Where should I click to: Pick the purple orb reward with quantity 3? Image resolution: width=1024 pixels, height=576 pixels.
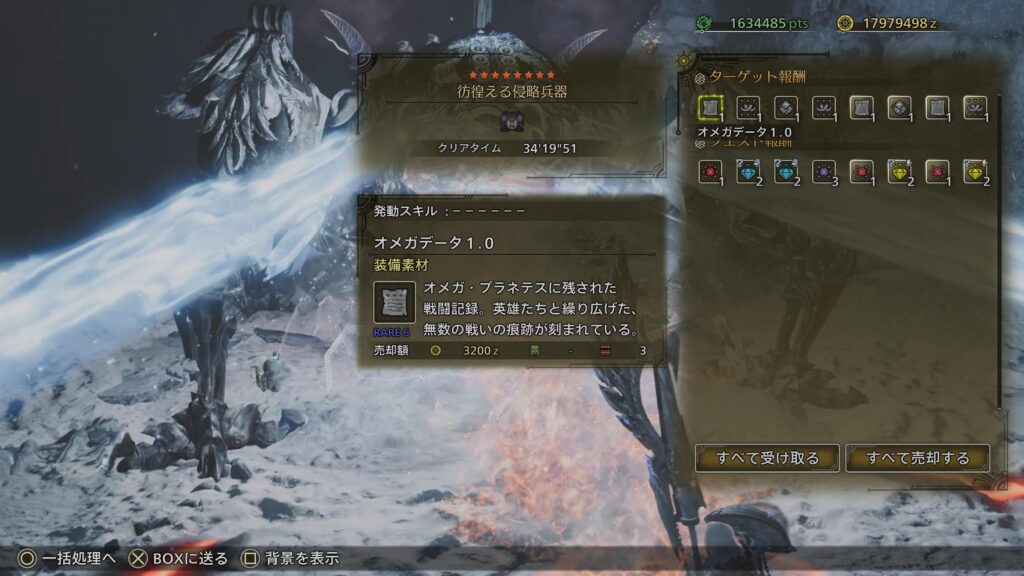(825, 172)
